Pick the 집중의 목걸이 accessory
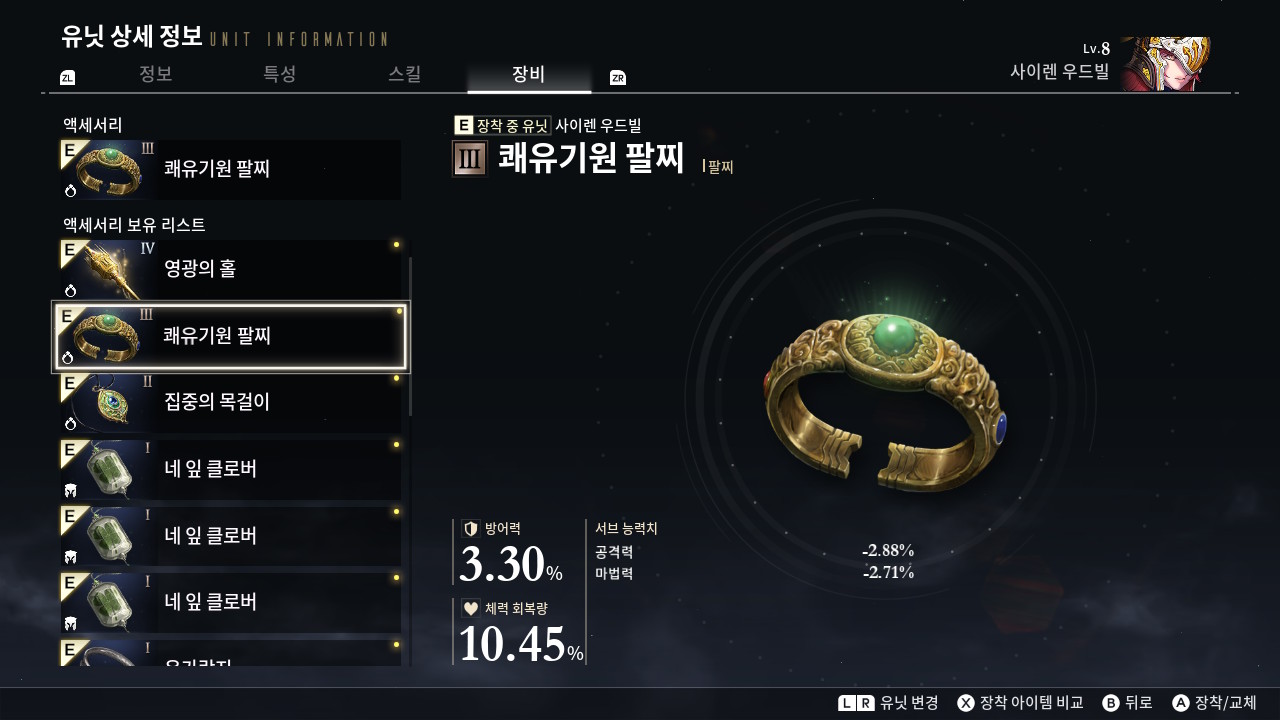This screenshot has height=720, width=1280. tap(231, 403)
